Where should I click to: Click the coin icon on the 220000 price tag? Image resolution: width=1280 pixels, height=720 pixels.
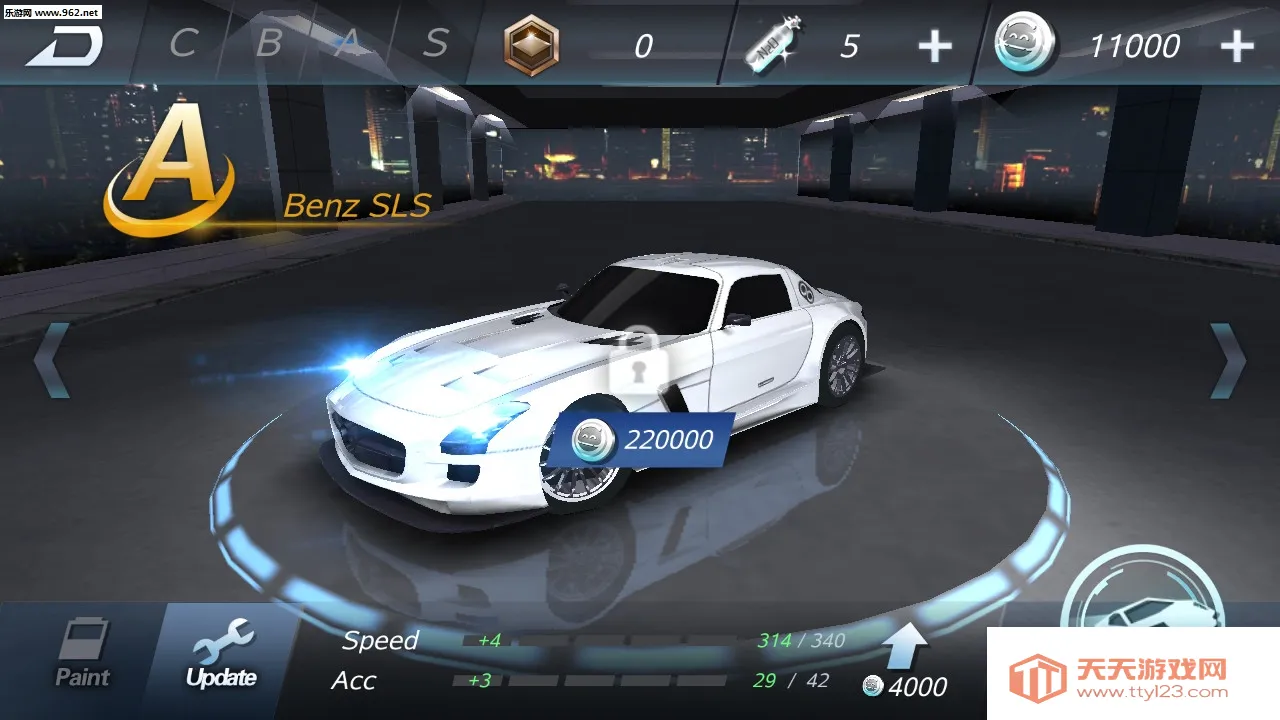coord(592,440)
